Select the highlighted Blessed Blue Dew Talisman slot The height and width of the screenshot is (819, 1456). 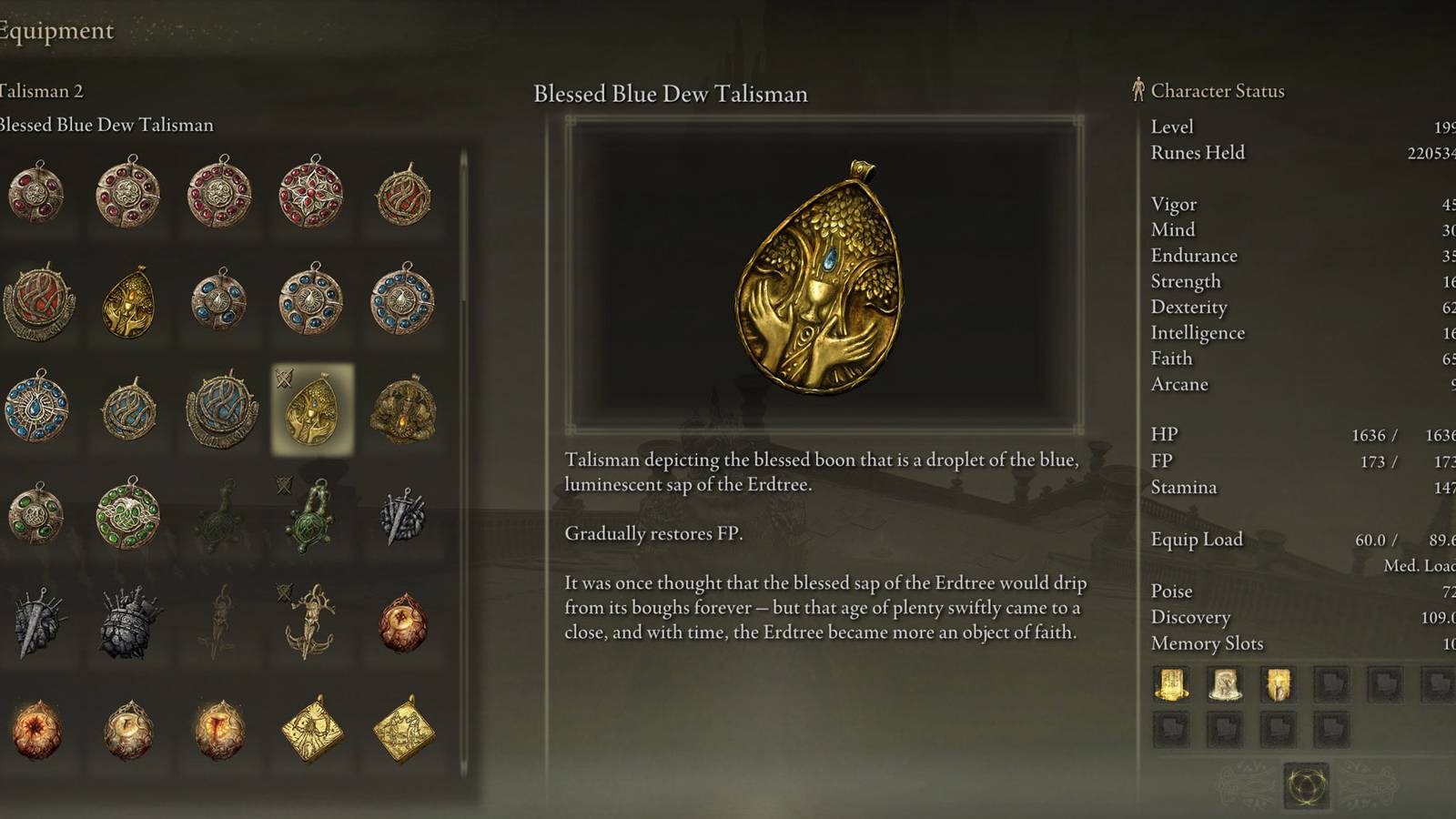[312, 409]
